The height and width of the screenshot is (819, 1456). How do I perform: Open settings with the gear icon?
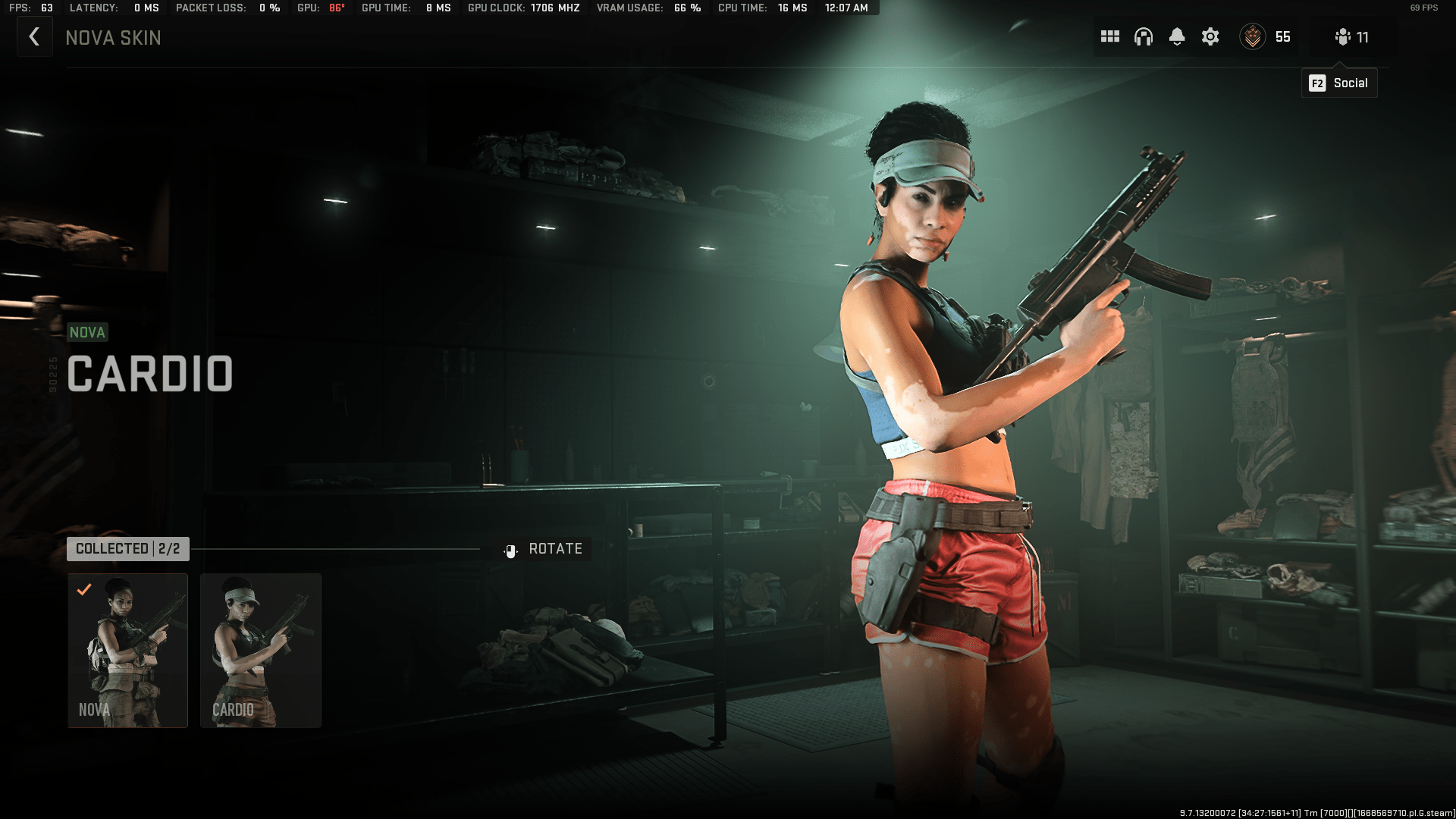[x=1210, y=37]
